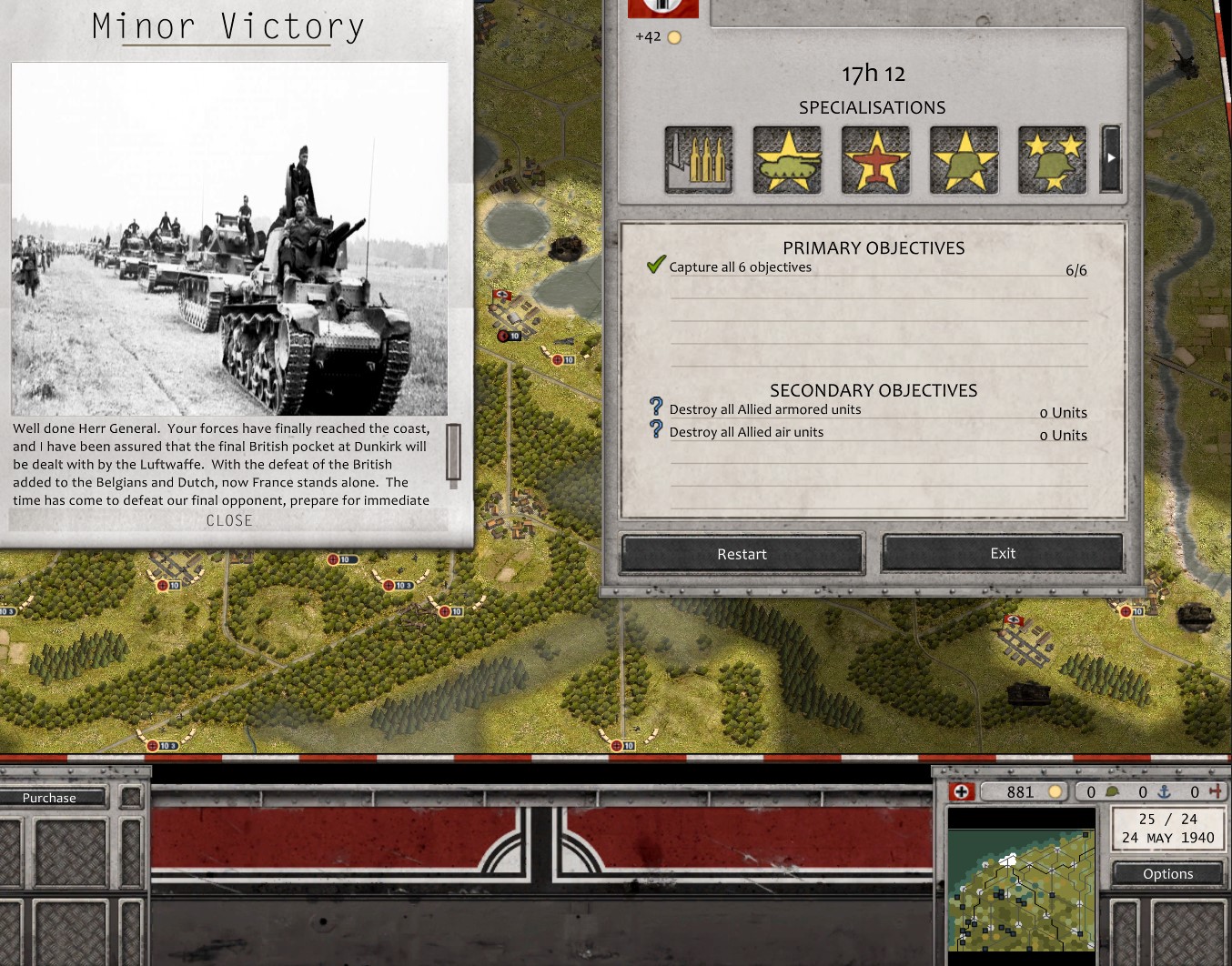Close the Minor Victory briefing panel
The height and width of the screenshot is (966, 1232).
[x=229, y=520]
